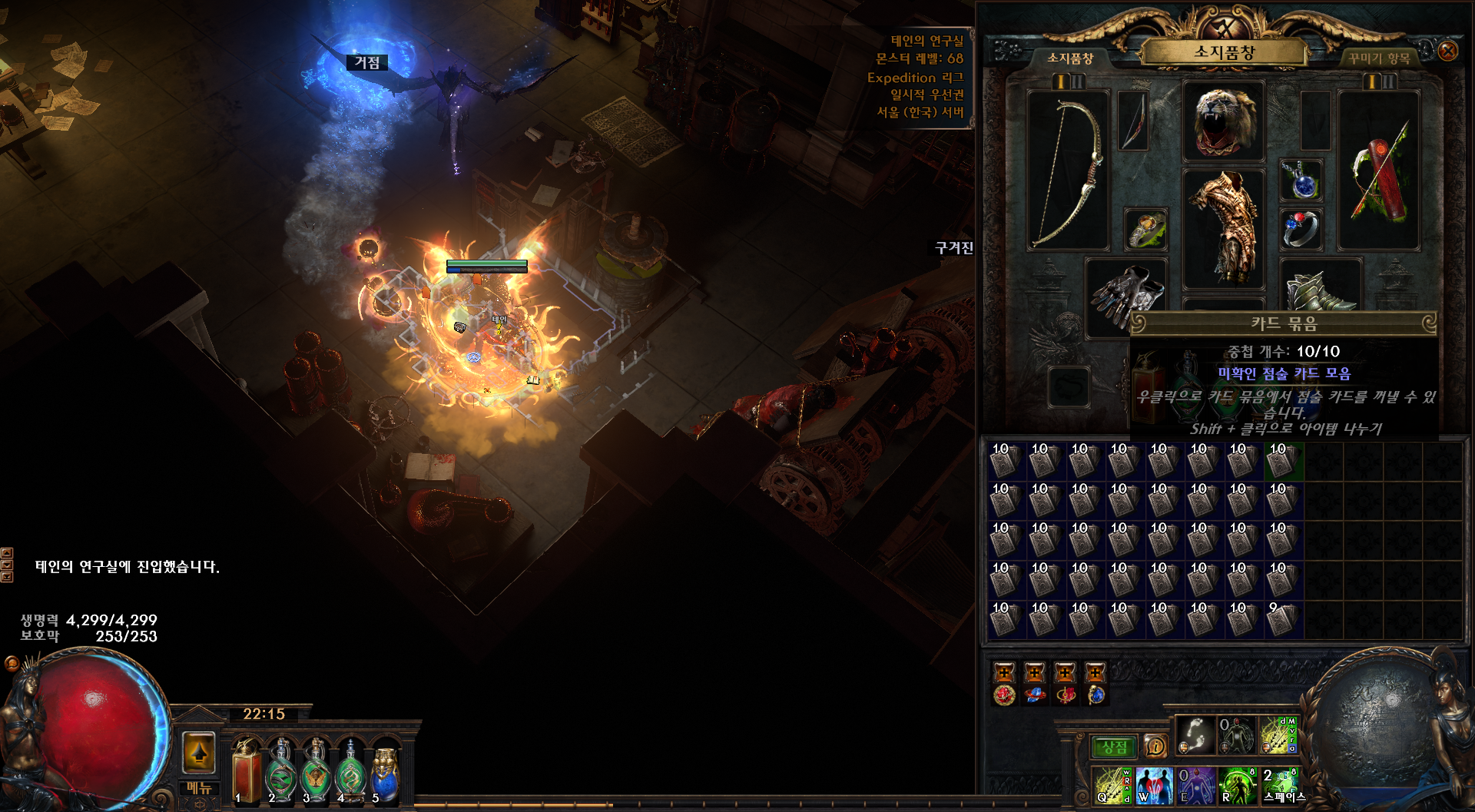Use the blue mana flask in slot 5
1475x812 pixels.
pyautogui.click(x=385, y=772)
